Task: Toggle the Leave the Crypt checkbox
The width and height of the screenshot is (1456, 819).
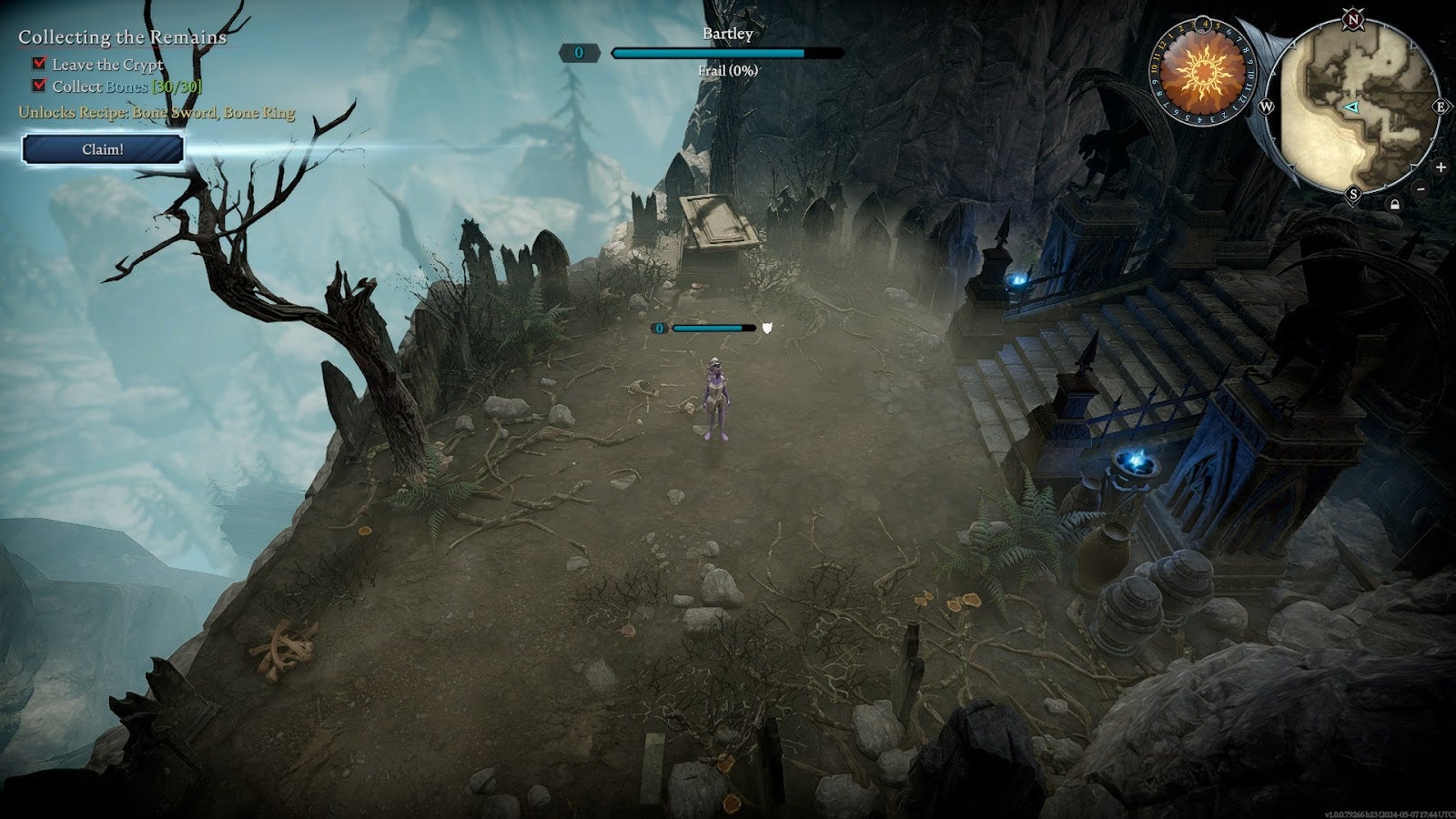Action: pos(37,65)
